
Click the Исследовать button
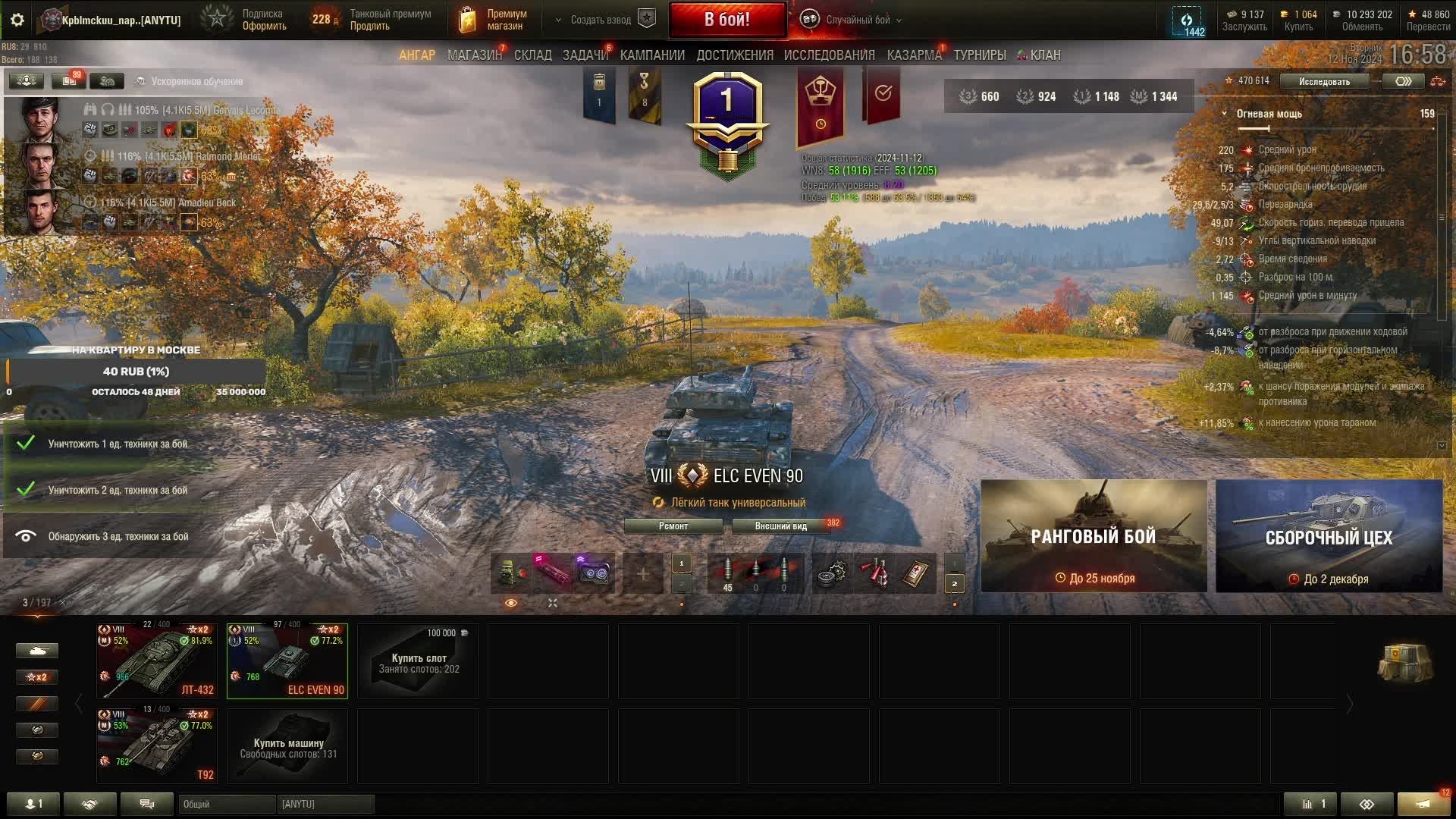click(1323, 81)
